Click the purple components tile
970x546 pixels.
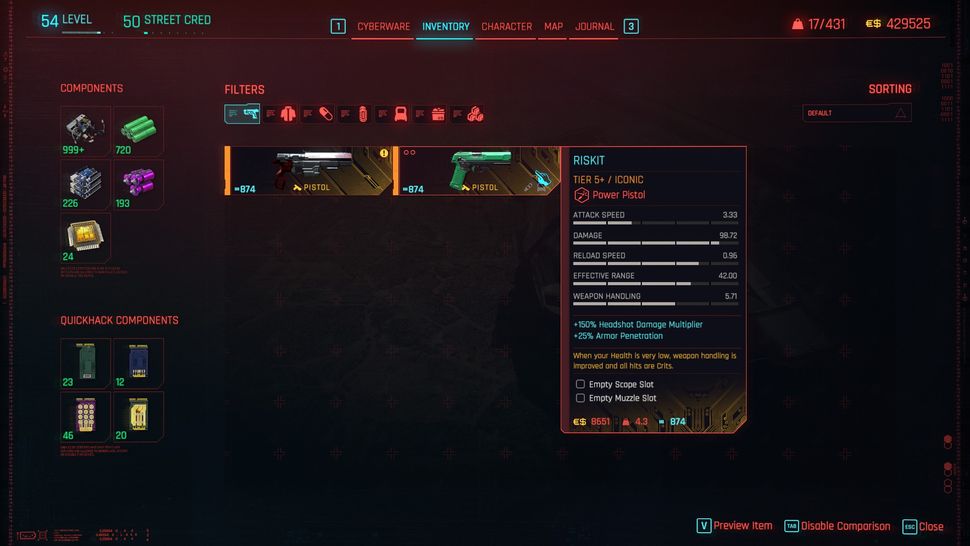pos(138,184)
